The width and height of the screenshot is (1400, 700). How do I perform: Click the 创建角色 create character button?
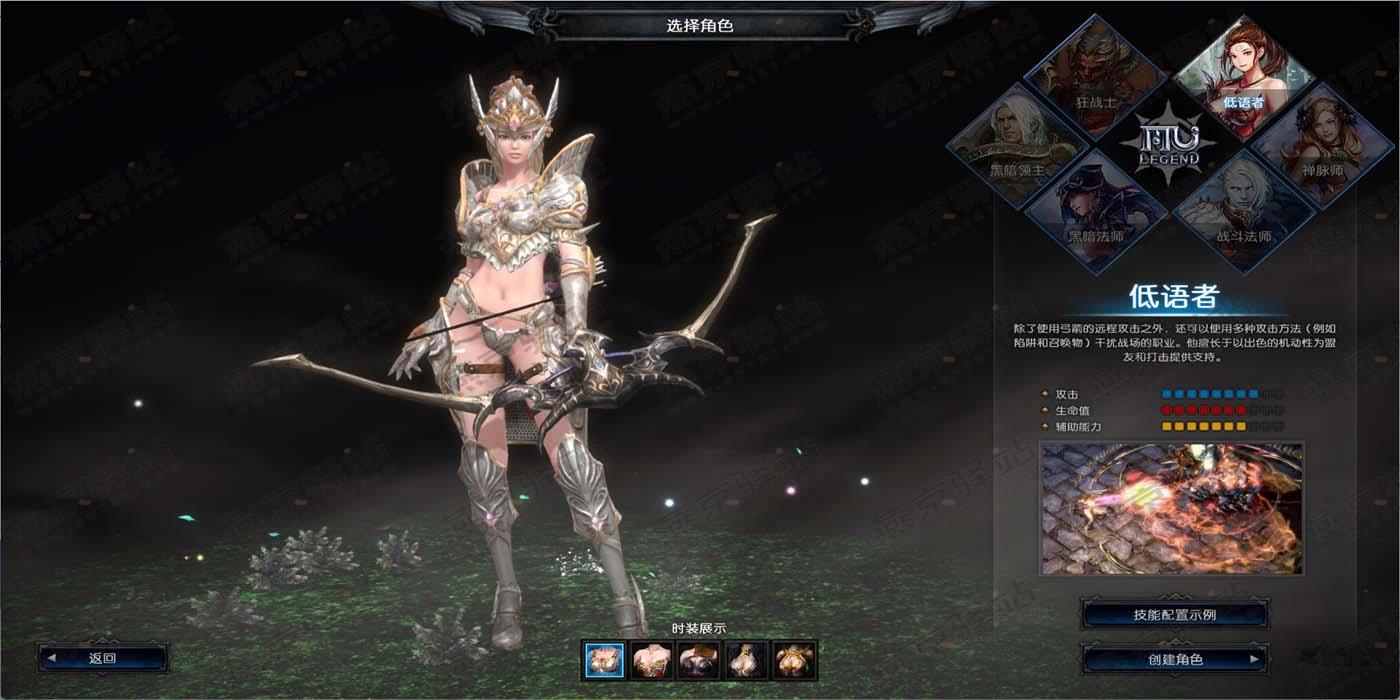(1174, 659)
